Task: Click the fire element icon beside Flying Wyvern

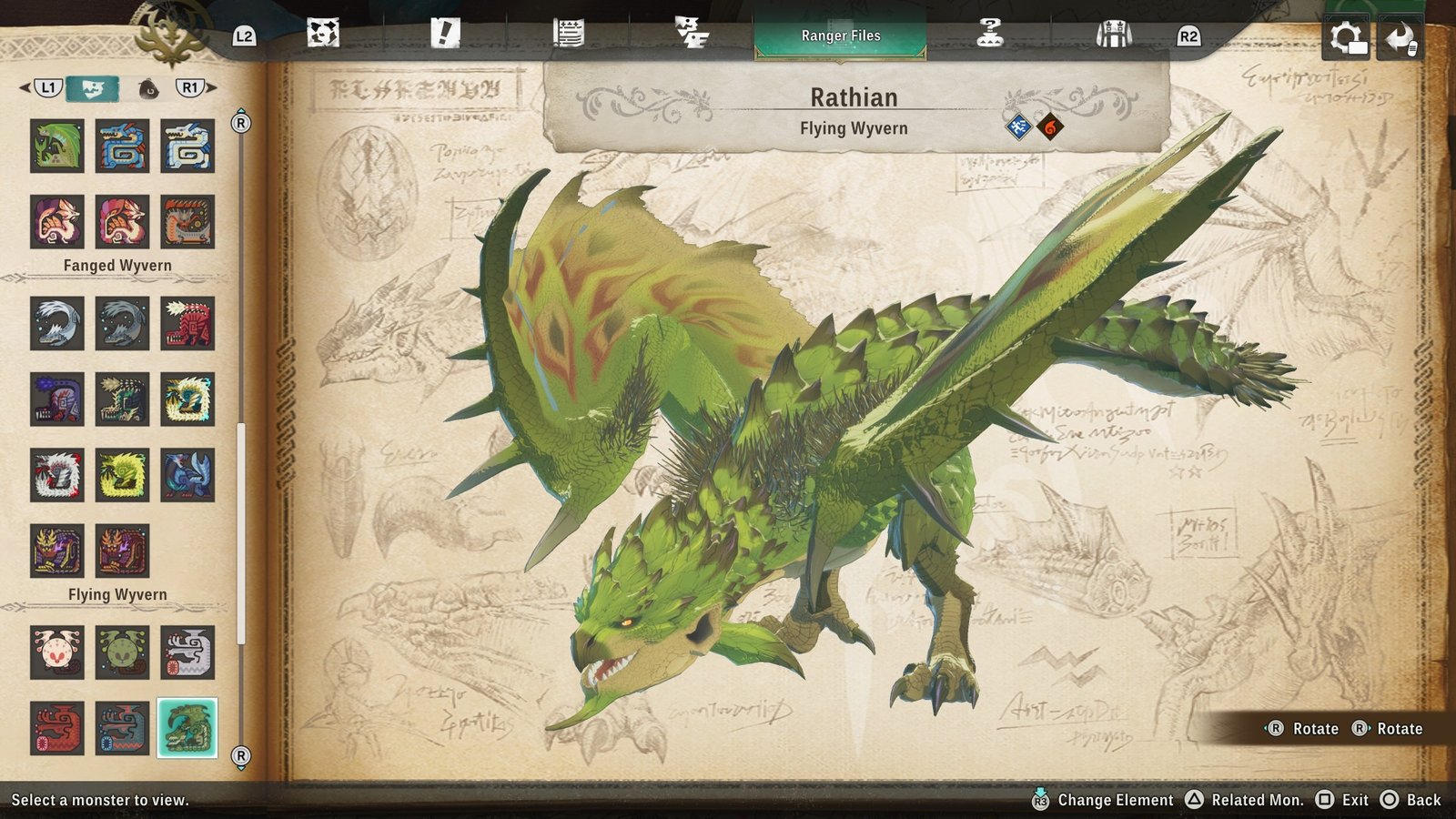Action: click(x=1048, y=127)
